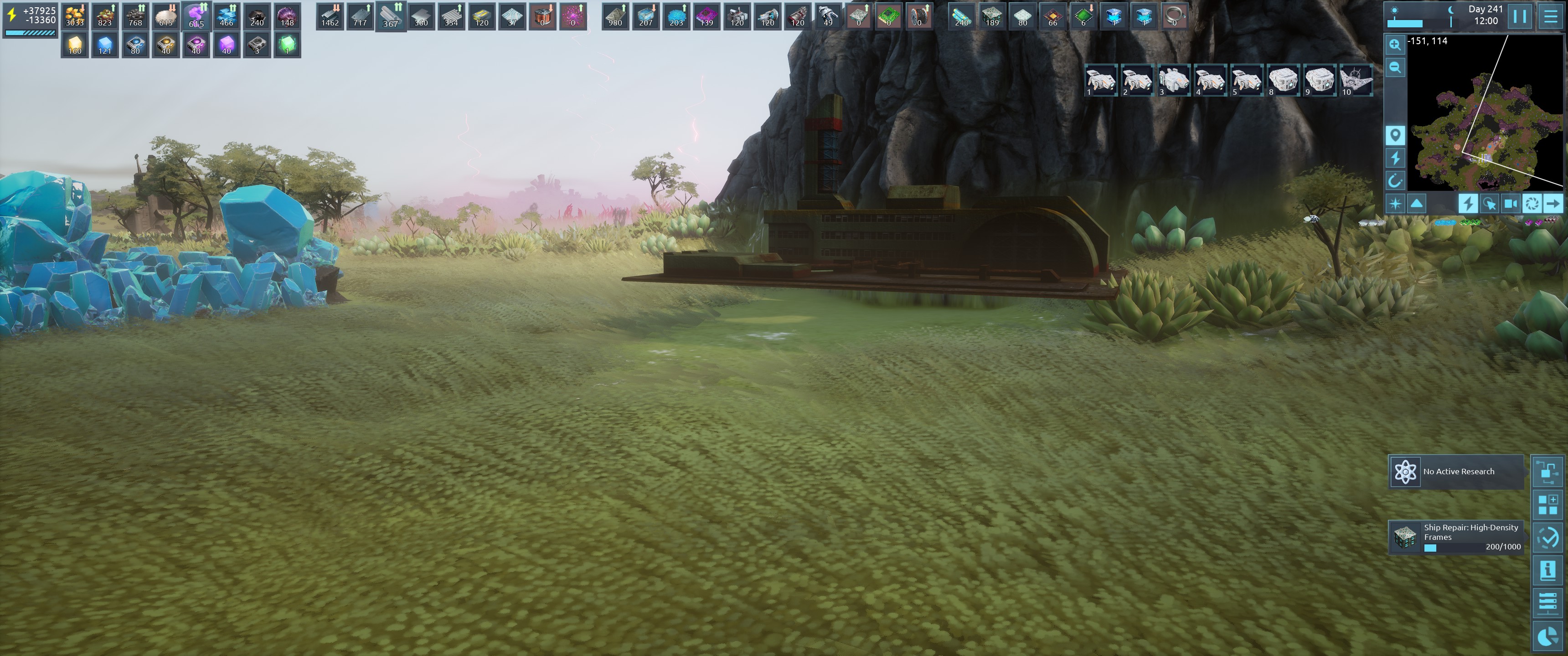Collapse the minimap with the up triangle

[1416, 203]
